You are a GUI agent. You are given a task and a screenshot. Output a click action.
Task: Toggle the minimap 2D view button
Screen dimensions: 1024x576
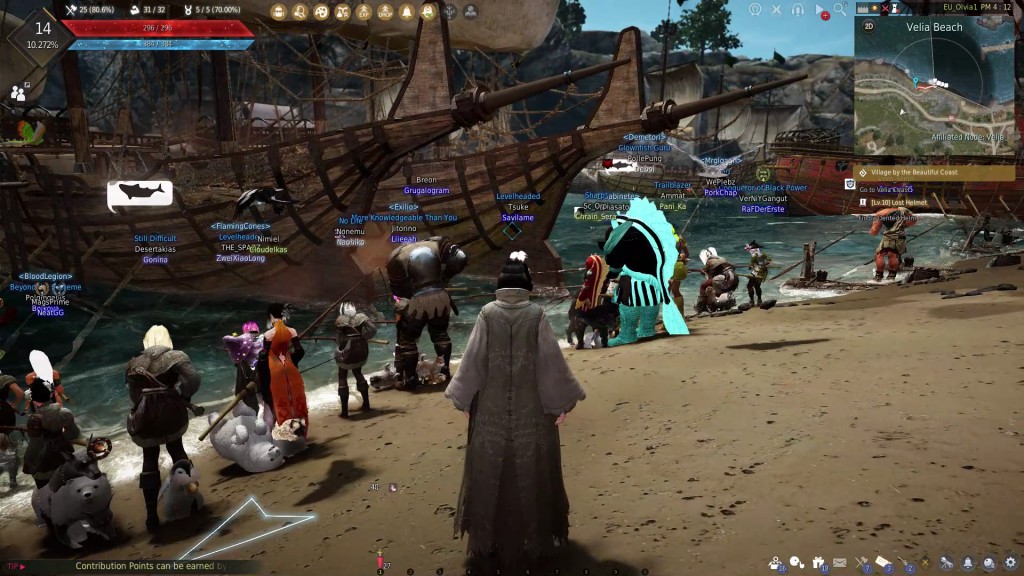coord(868,27)
